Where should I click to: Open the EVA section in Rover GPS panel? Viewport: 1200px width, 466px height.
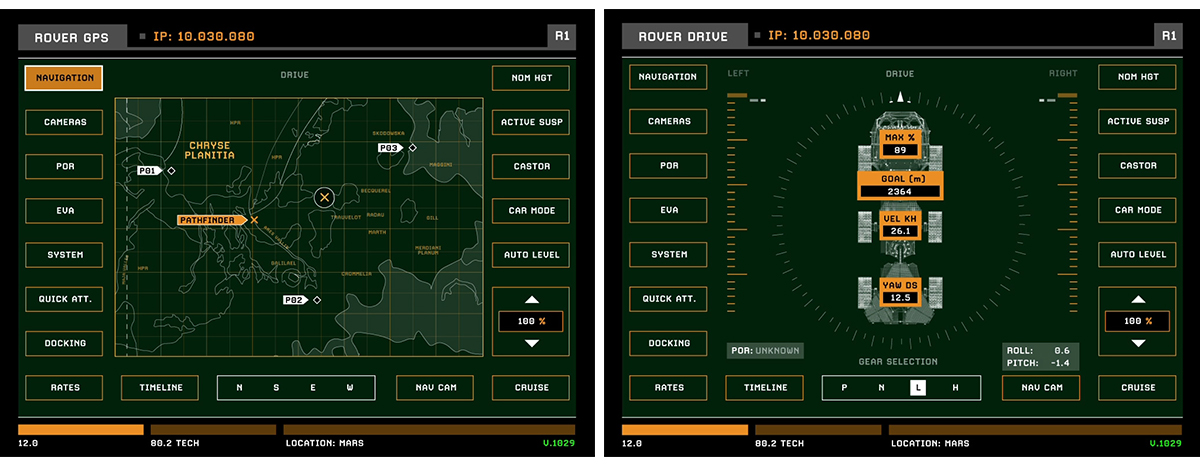64,211
